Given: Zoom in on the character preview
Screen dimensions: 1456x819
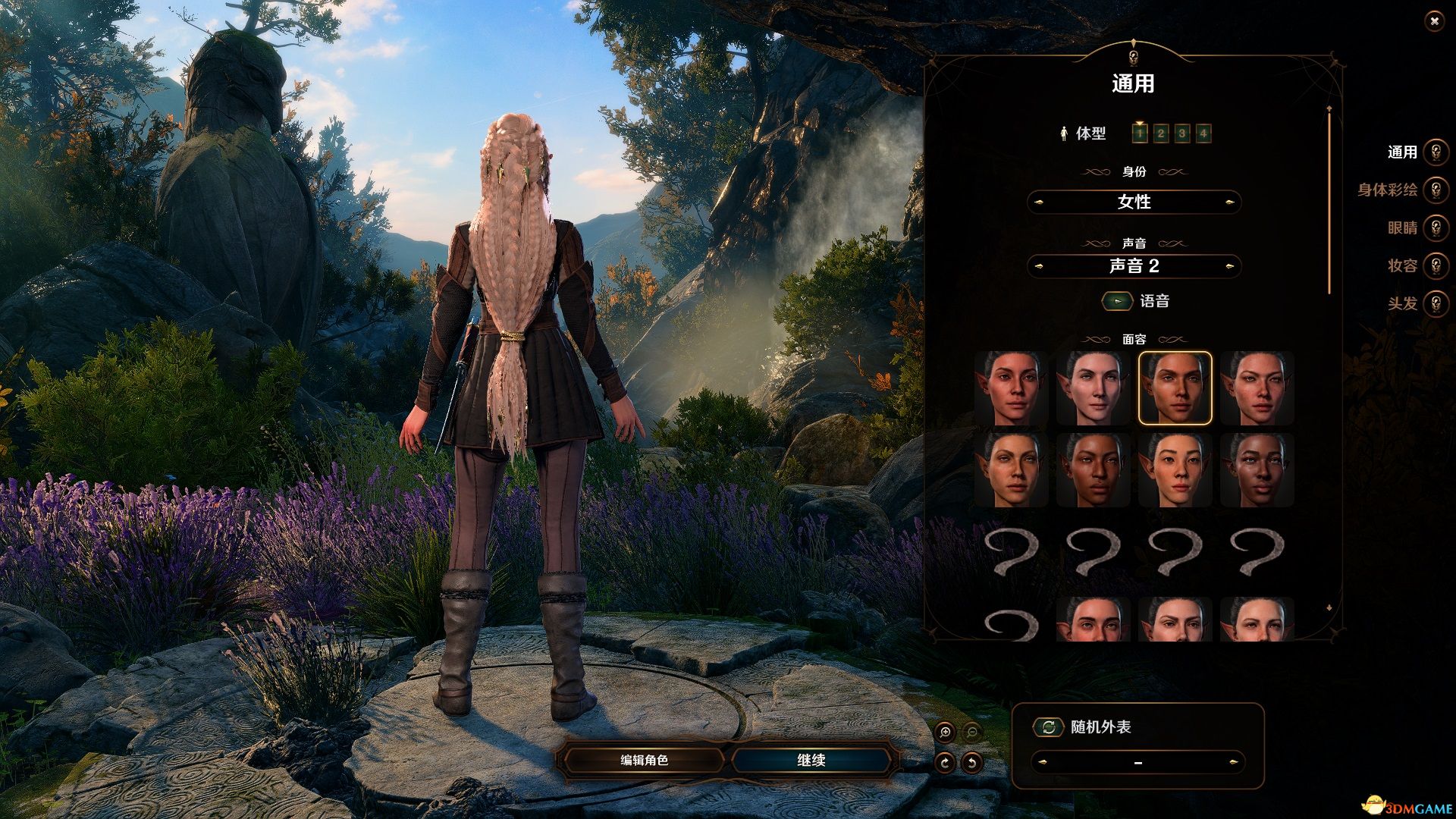Looking at the screenshot, I should click(945, 733).
